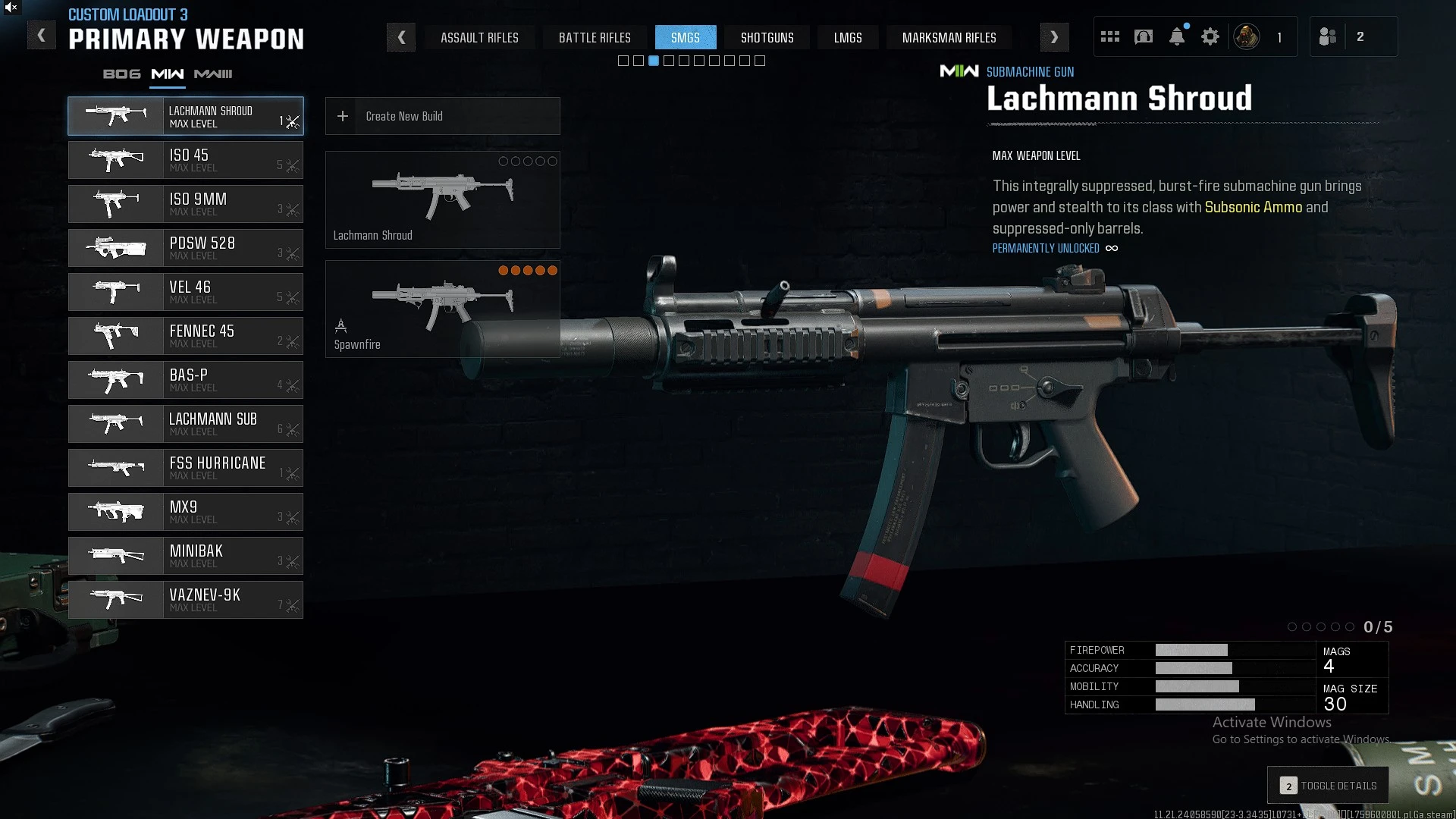The width and height of the screenshot is (1456, 819).
Task: Choose the MWIII game filter
Action: point(213,74)
